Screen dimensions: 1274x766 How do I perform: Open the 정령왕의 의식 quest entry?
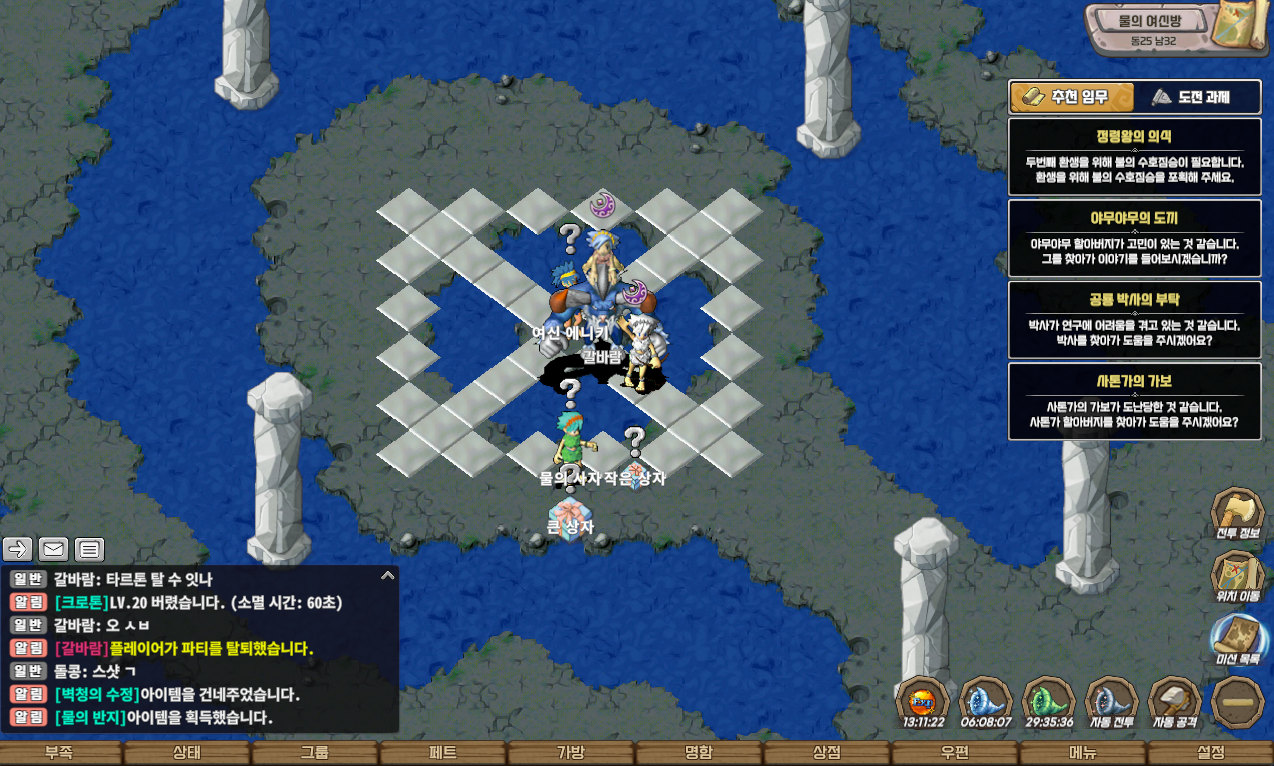pyautogui.click(x=1134, y=156)
